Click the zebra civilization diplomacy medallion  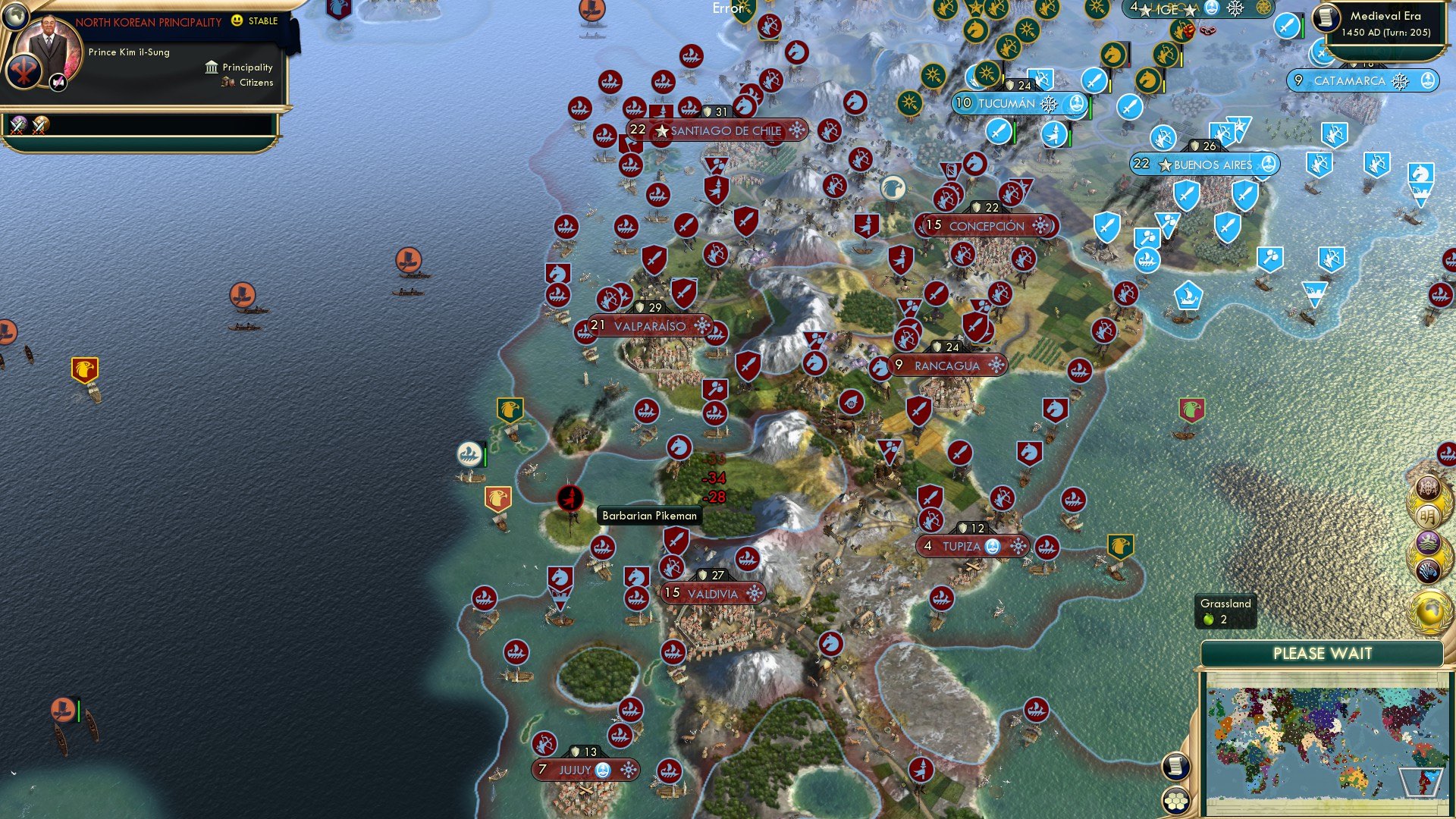click(1429, 570)
